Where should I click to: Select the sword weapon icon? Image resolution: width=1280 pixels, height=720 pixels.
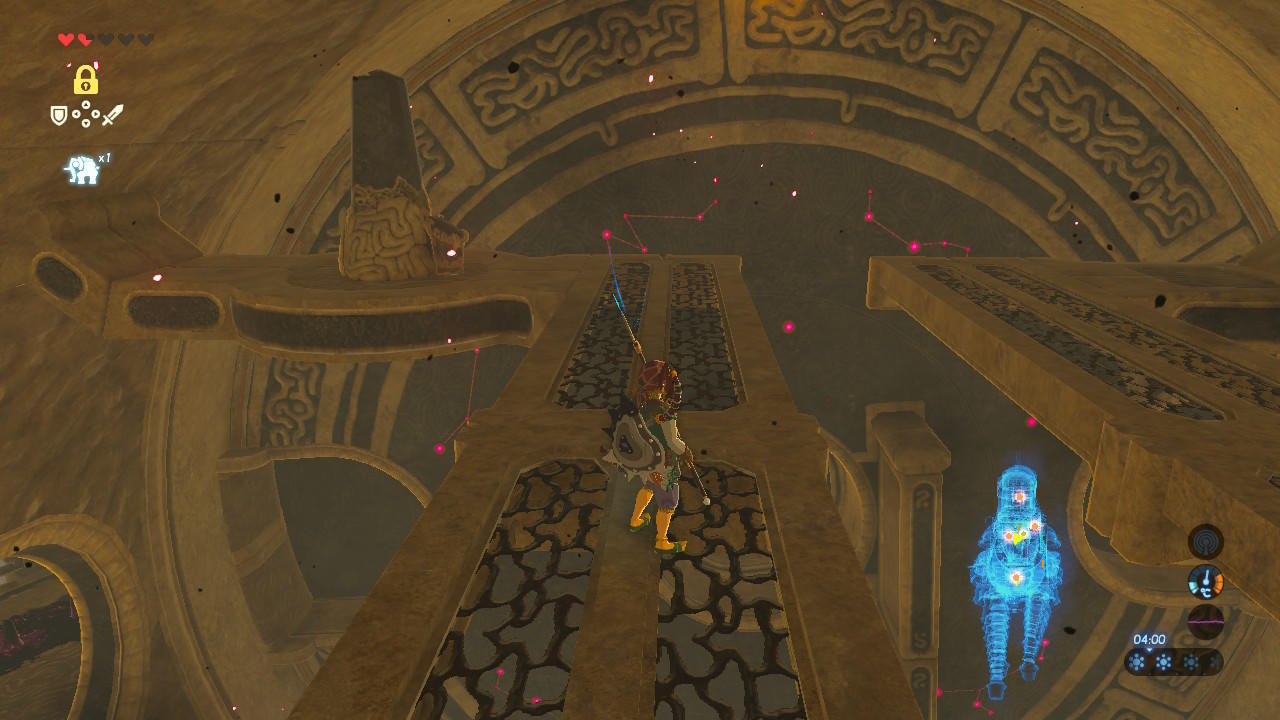(x=112, y=116)
